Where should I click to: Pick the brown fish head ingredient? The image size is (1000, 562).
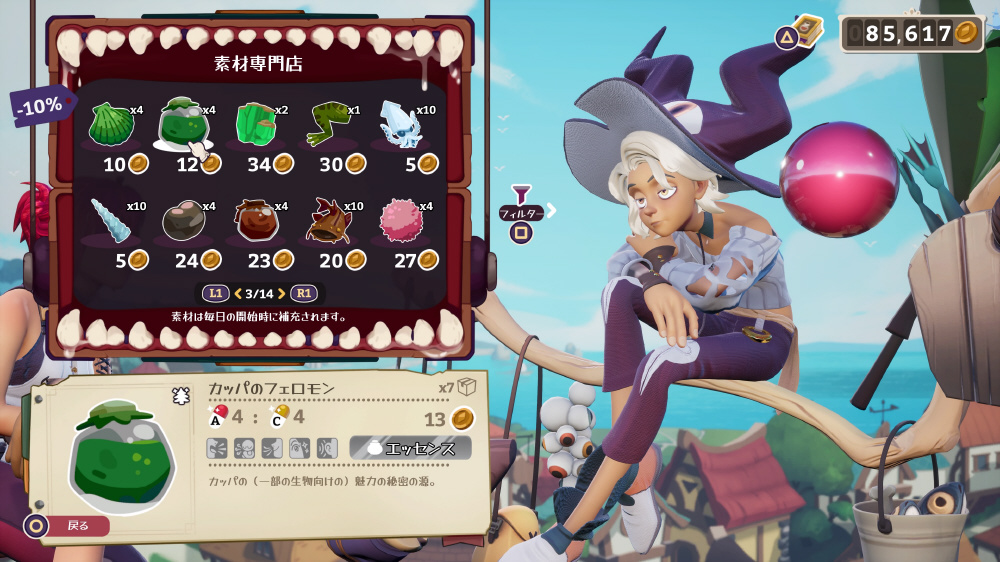tap(327, 221)
